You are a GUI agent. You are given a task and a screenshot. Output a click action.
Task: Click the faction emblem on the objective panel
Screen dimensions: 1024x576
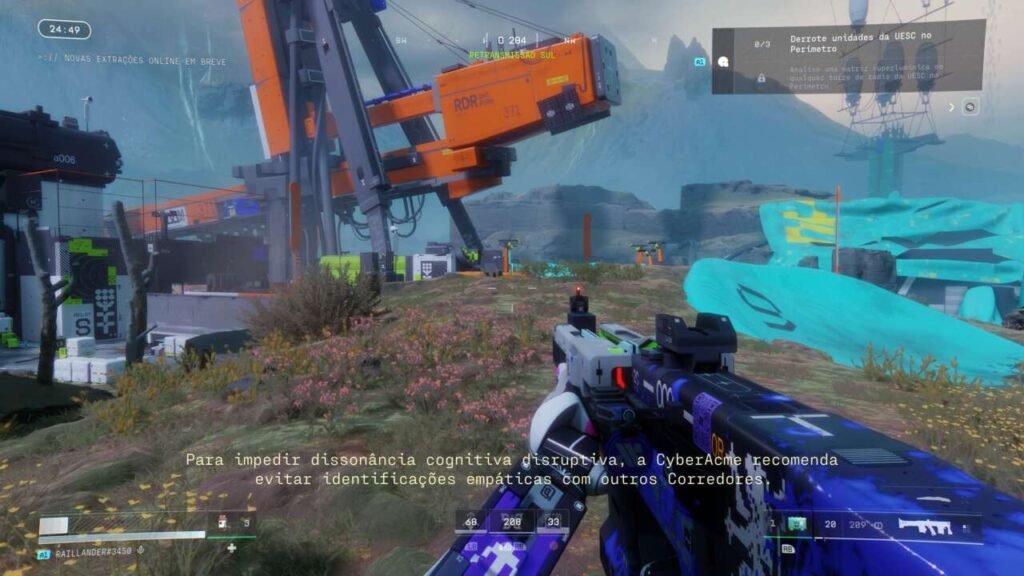coord(723,60)
